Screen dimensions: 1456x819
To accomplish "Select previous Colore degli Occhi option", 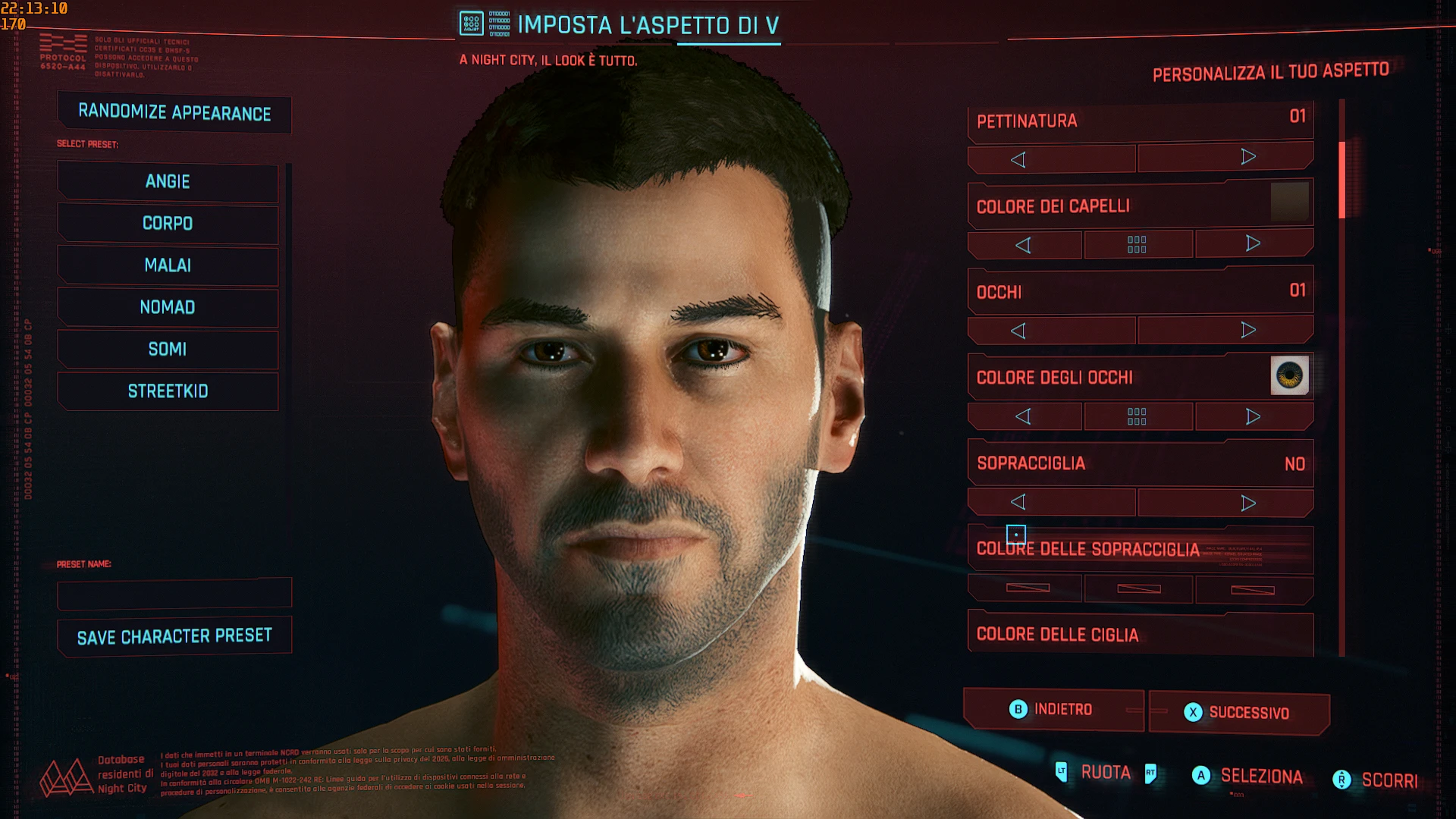I will [1023, 416].
